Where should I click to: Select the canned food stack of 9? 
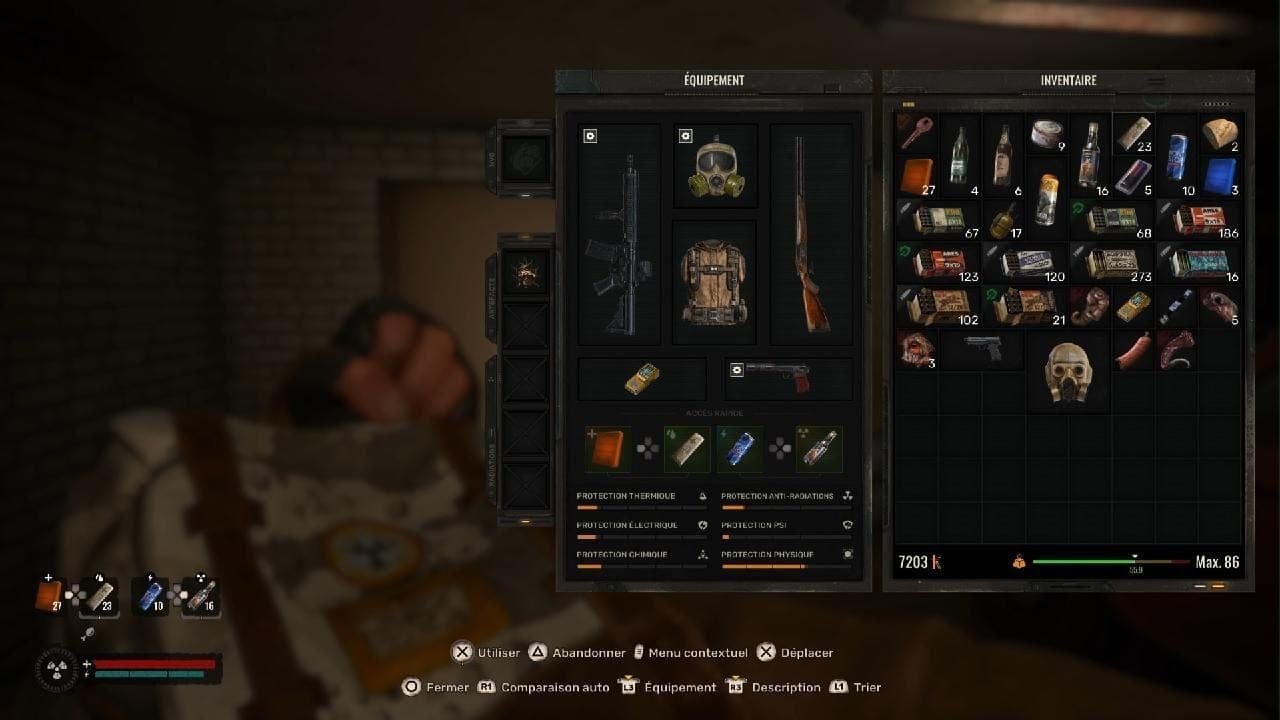1047,134
